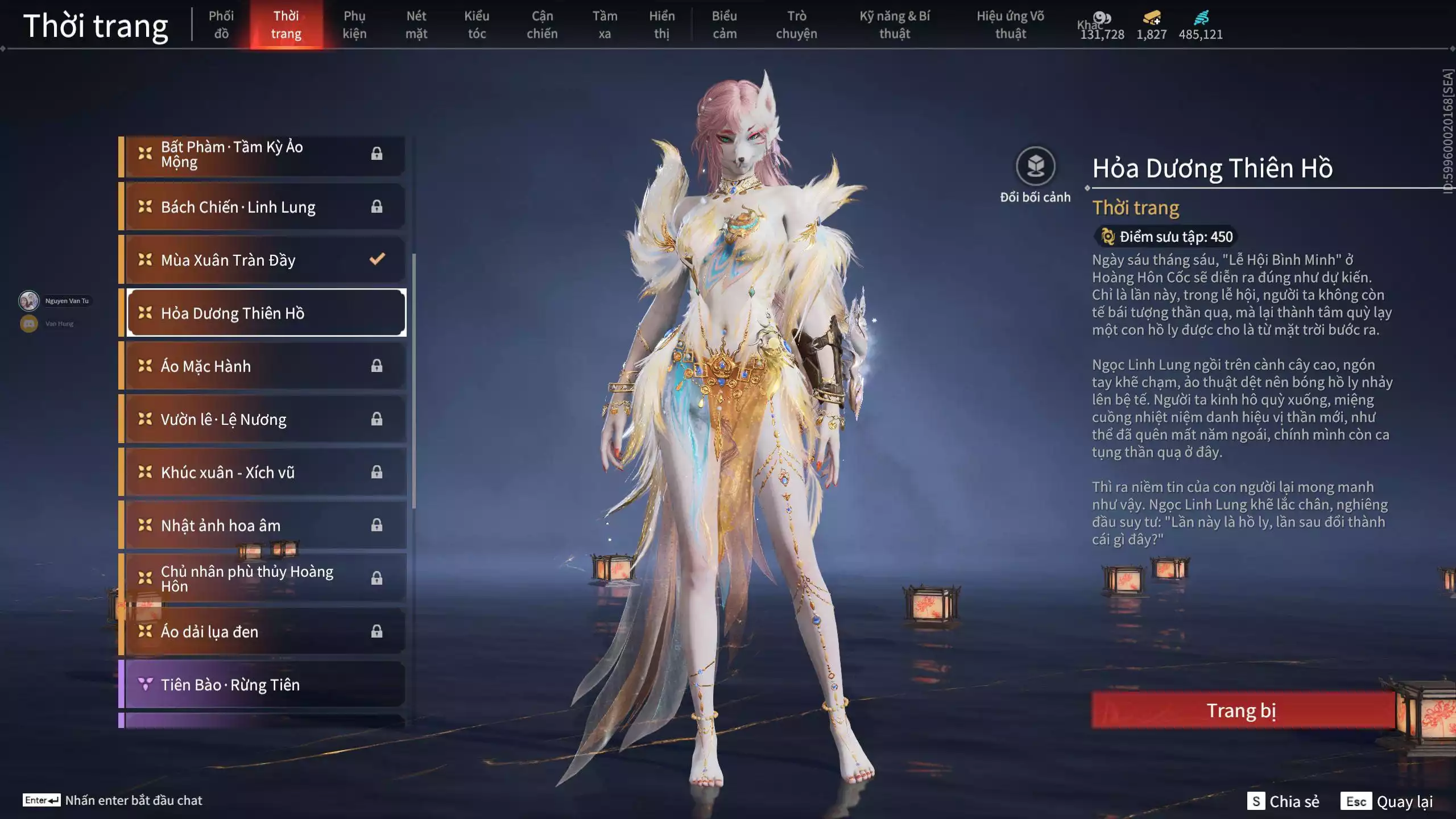
Task: Click the lock icon on Nhật ảnh hoa âm
Action: point(375,525)
